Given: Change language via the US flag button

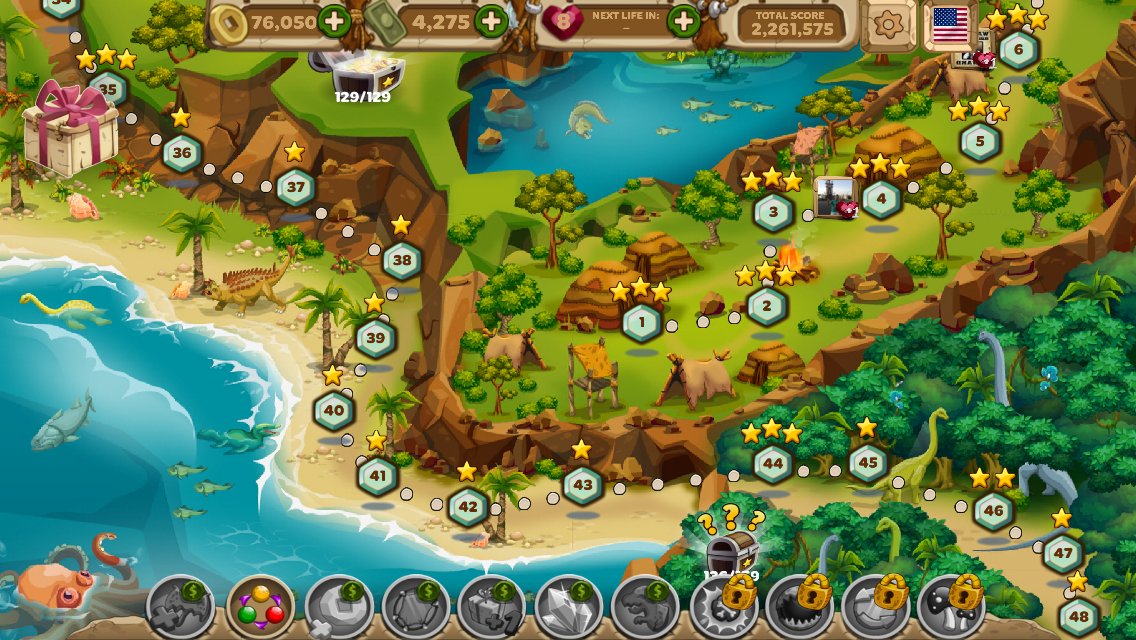Looking at the screenshot, I should click(x=950, y=24).
